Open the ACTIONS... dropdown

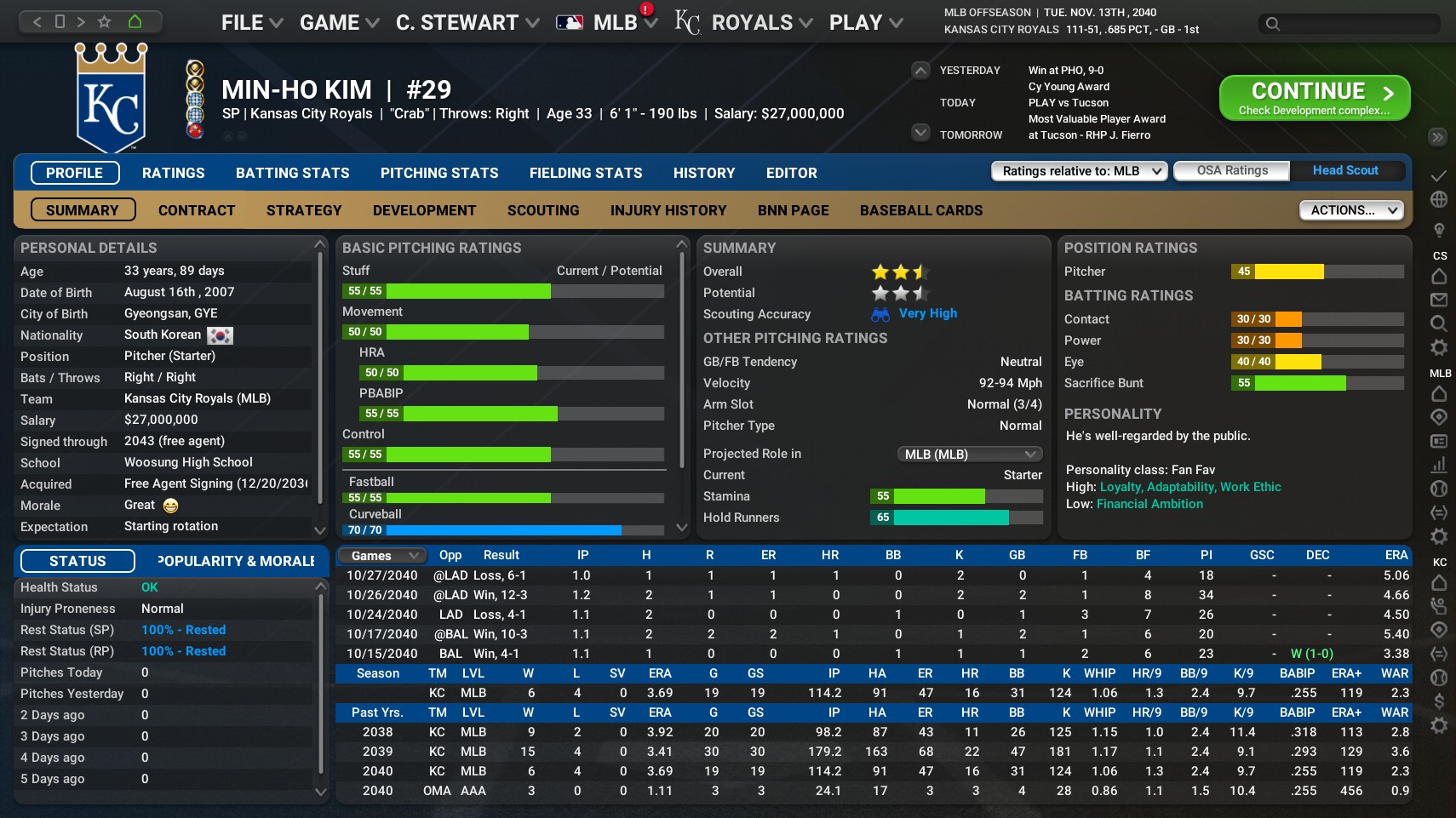[x=1351, y=209]
